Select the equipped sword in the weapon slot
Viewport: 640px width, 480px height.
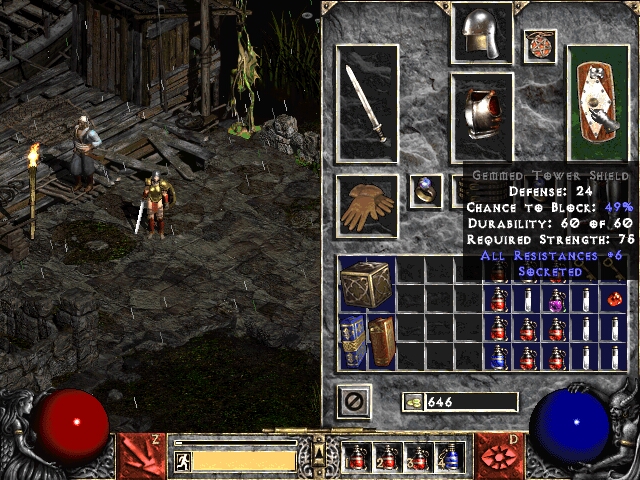point(366,105)
